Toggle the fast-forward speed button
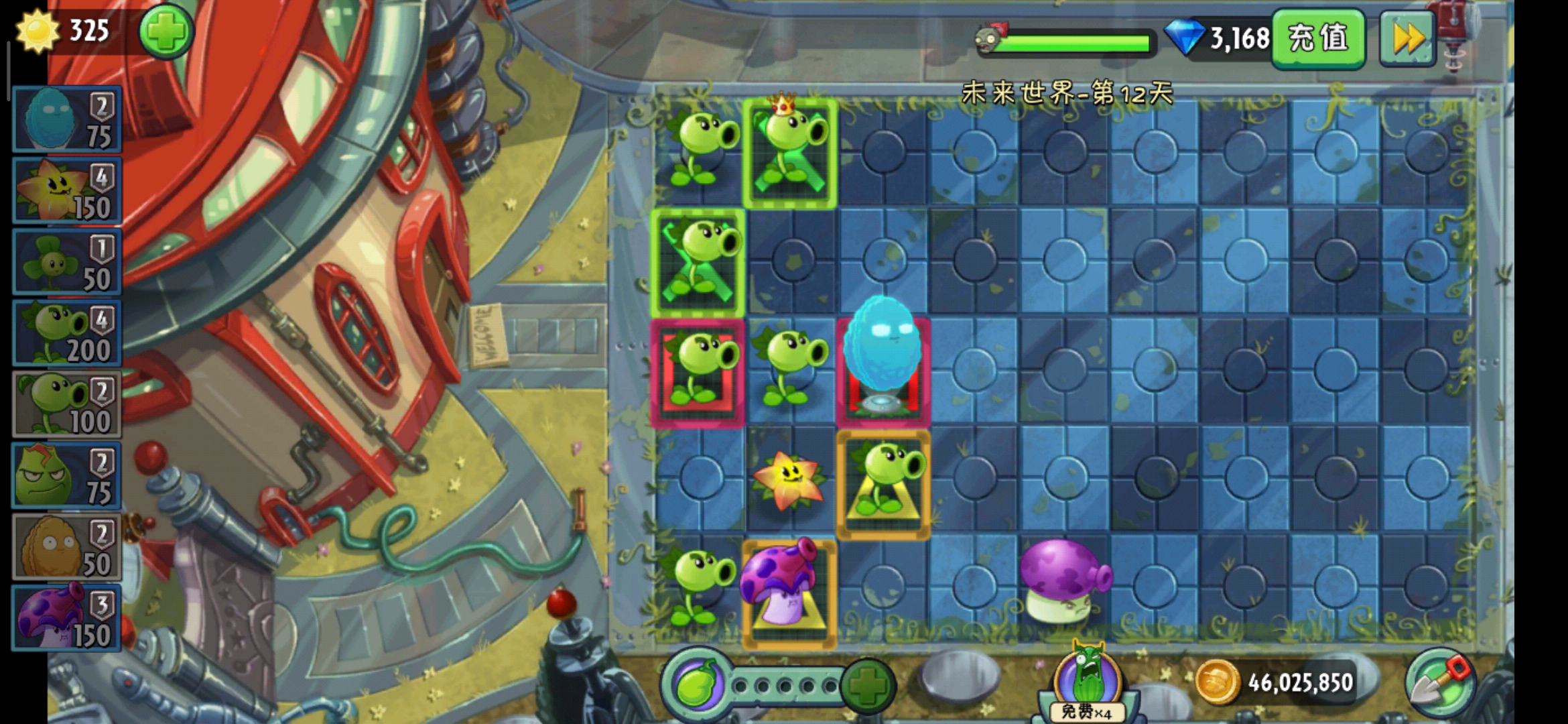 (1407, 39)
